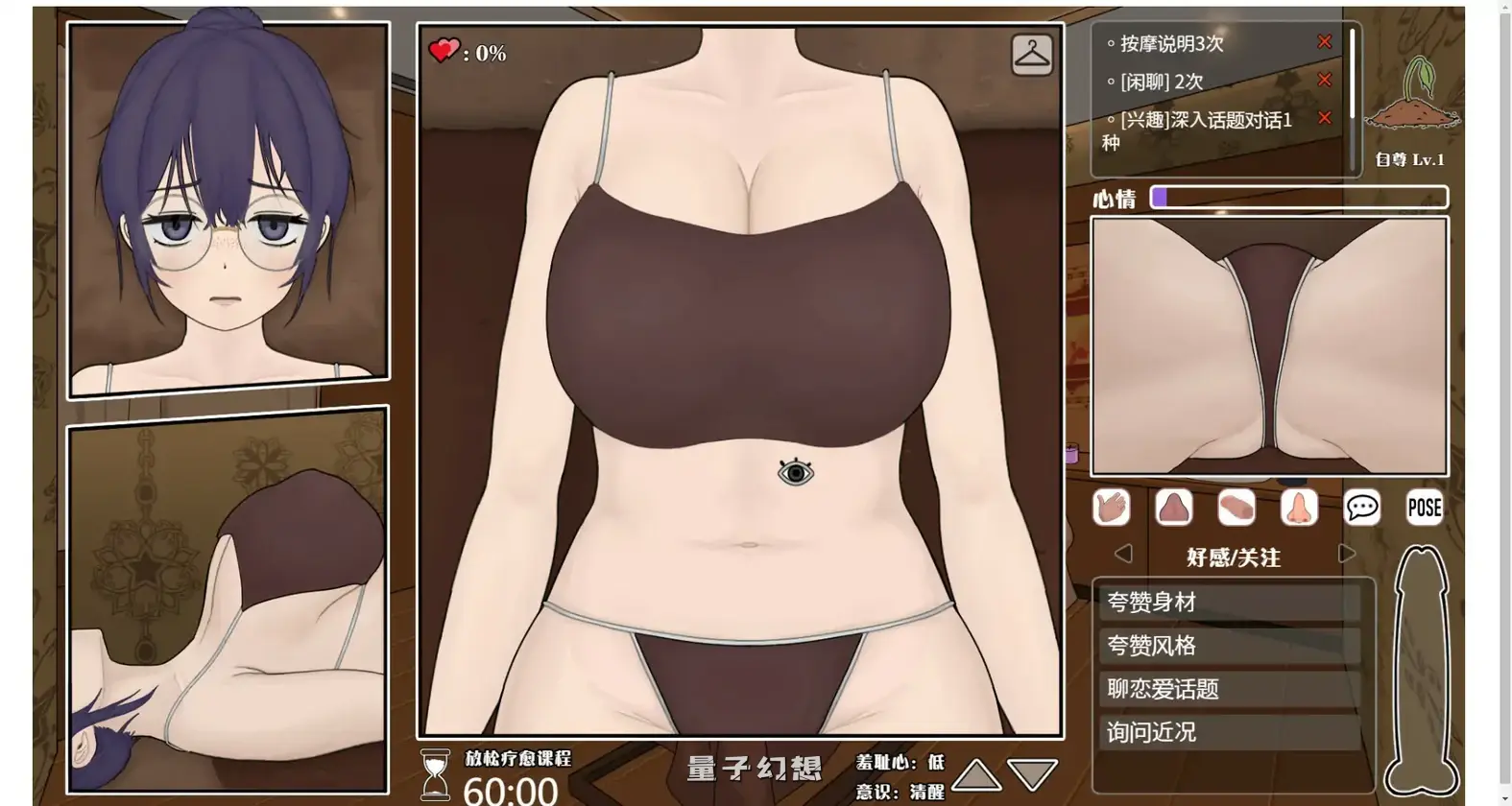
Task: Click the close-up preview thumbnail on the right
Action: (x=1269, y=346)
